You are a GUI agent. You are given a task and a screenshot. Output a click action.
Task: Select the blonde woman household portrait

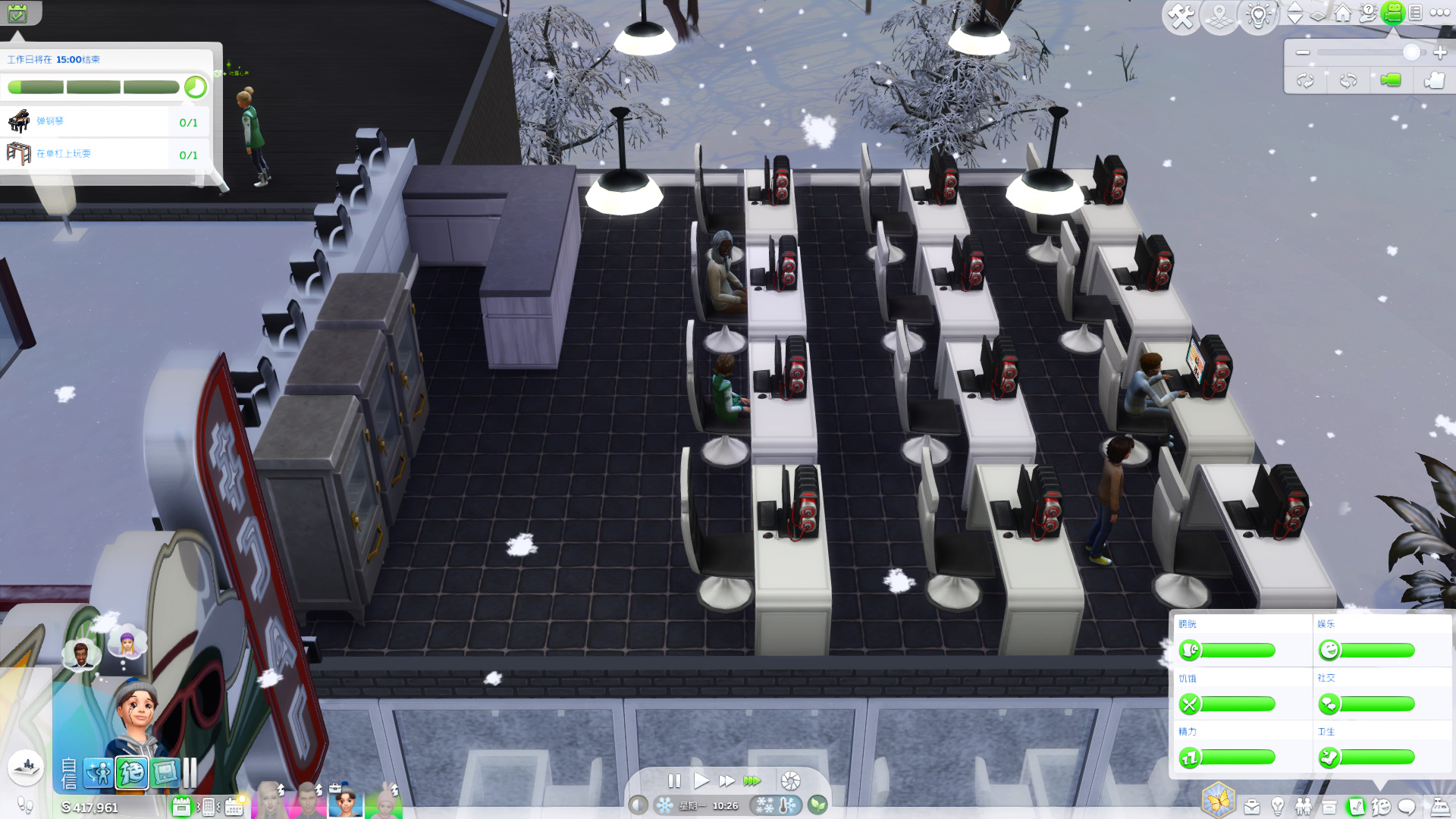point(270,800)
